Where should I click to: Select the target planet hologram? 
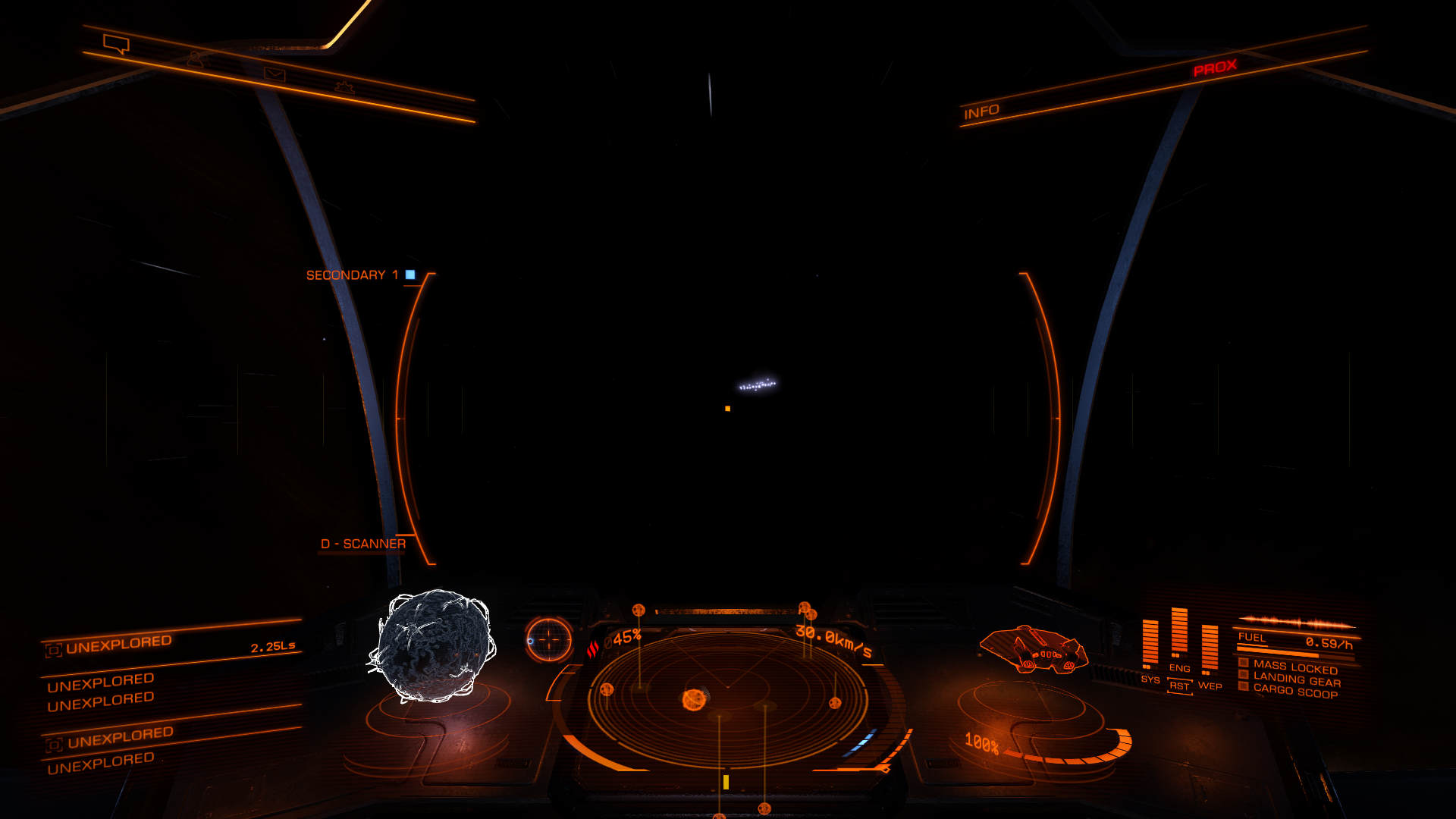click(433, 645)
